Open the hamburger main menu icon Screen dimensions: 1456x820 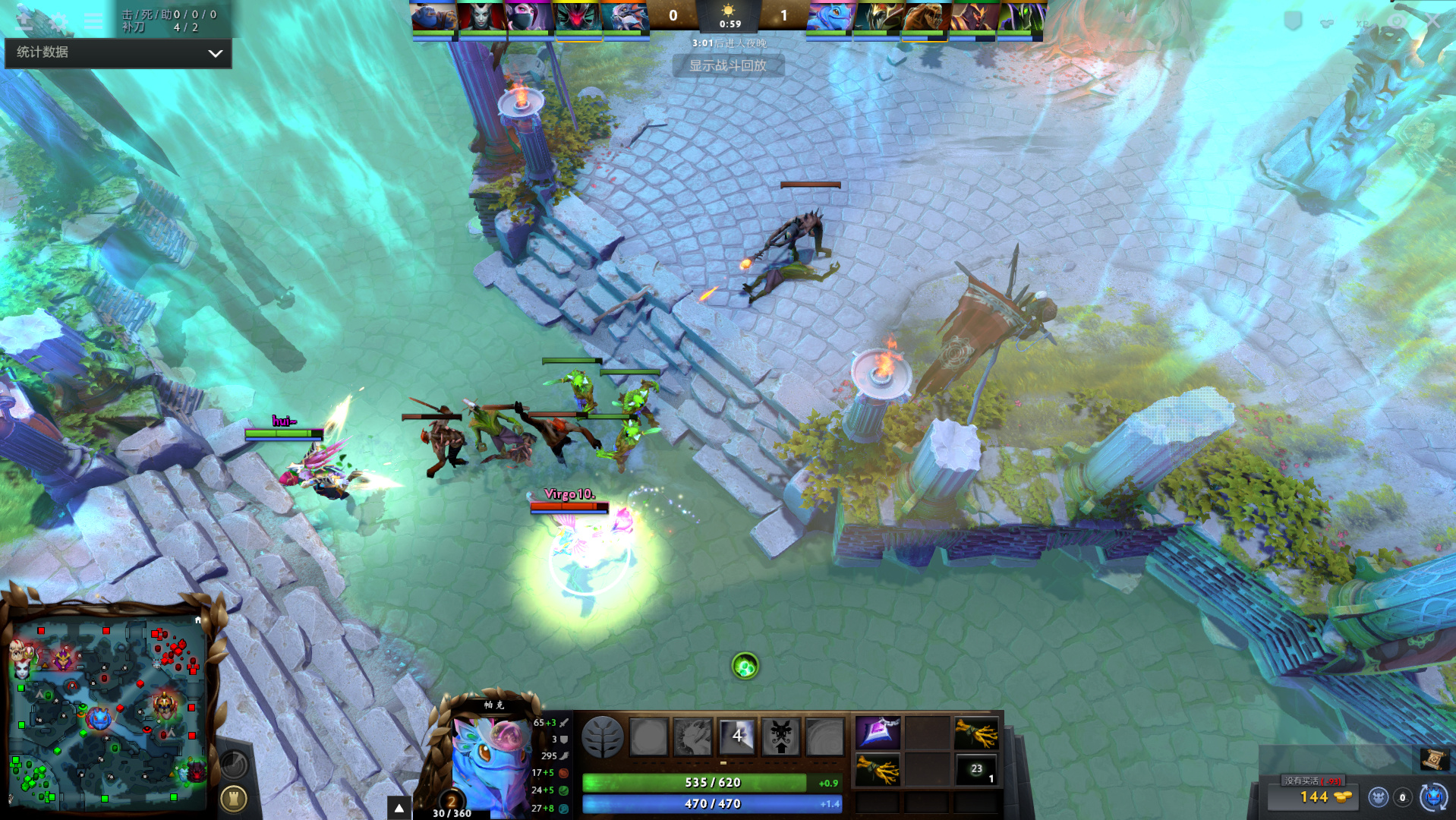pyautogui.click(x=93, y=20)
